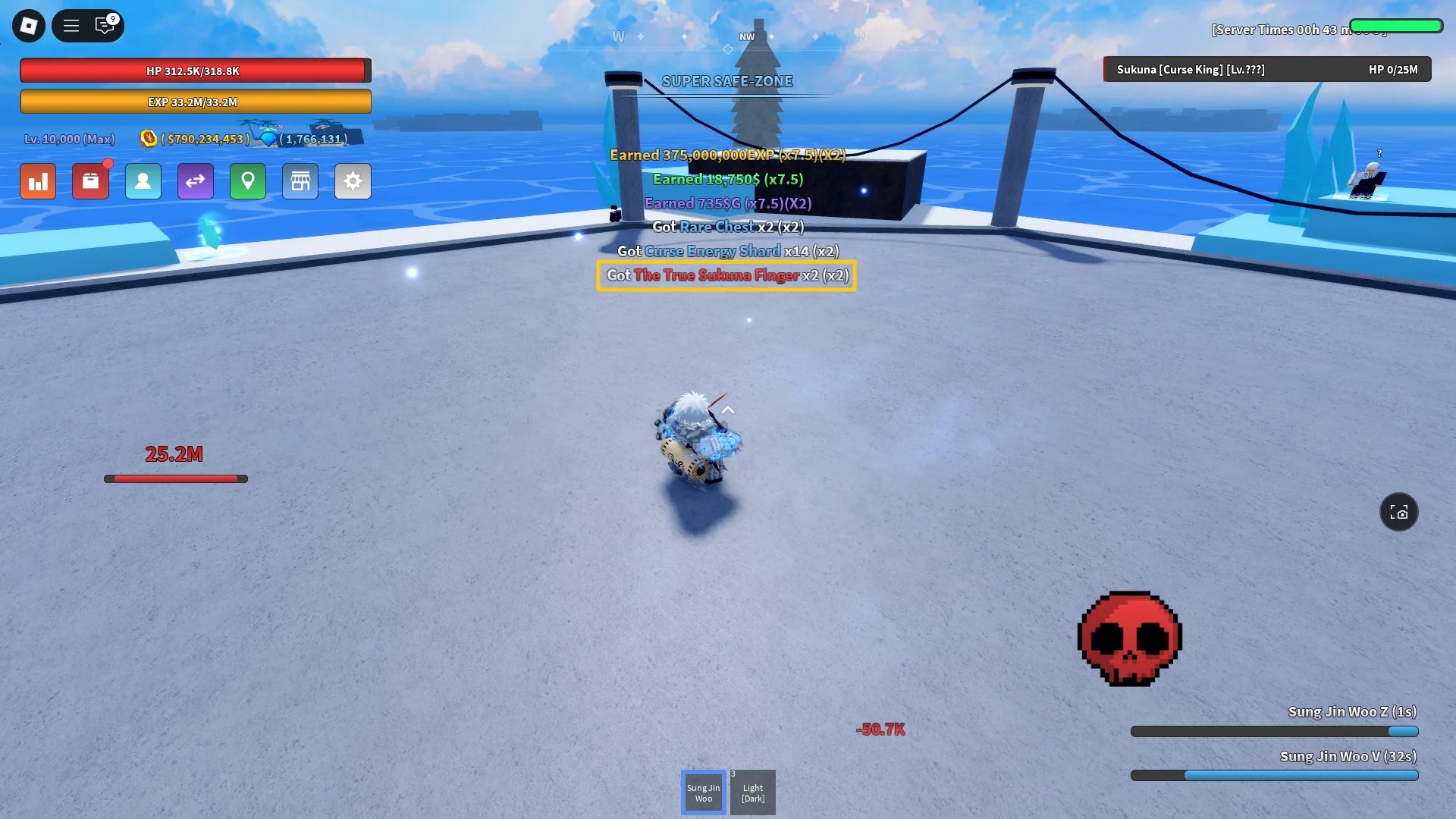Click the Sung Jin Woo Z cooldown bar

point(1274,731)
